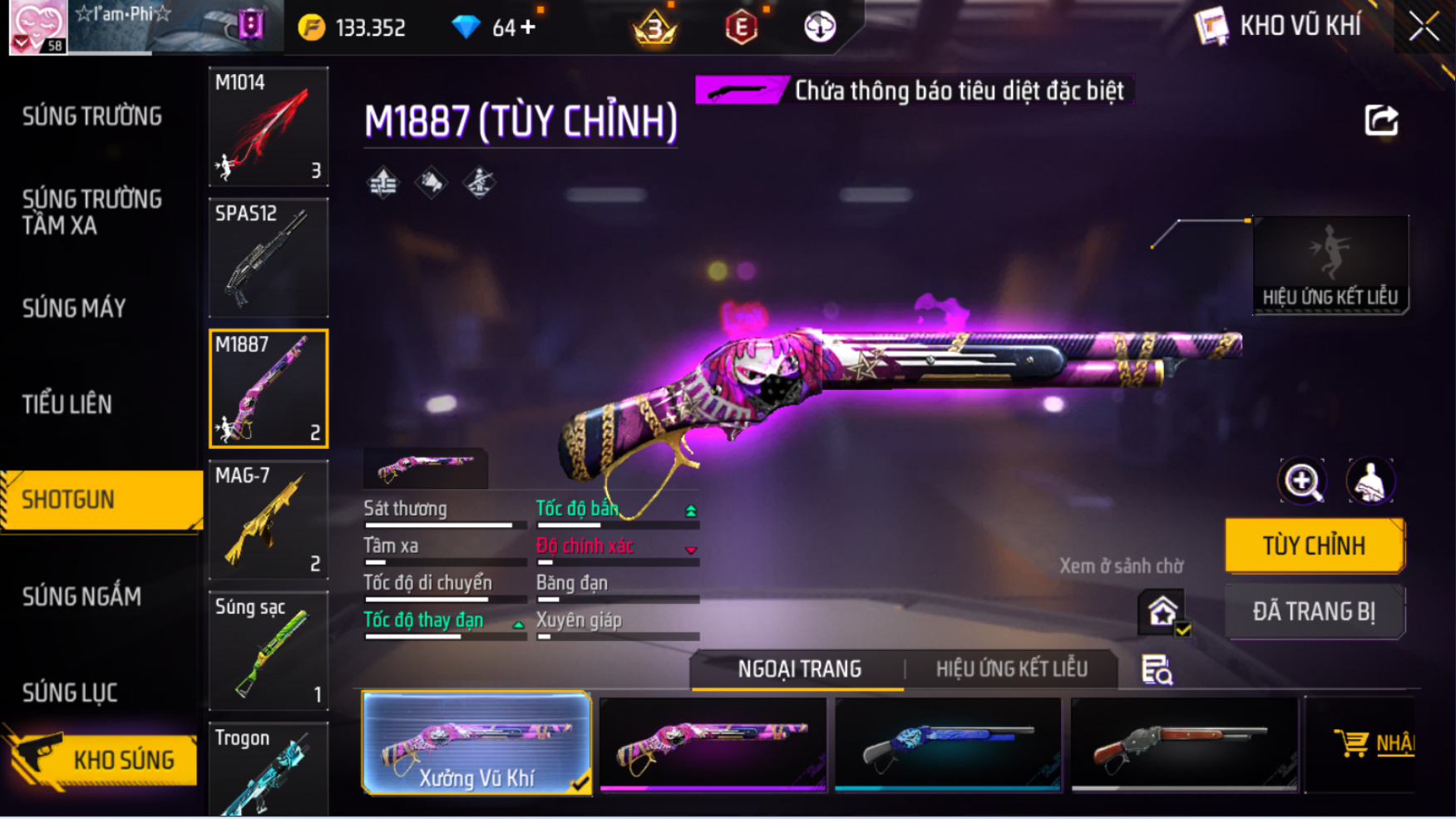1456x819 pixels.
Task: Open the Súng Trường category
Action: click(92, 116)
